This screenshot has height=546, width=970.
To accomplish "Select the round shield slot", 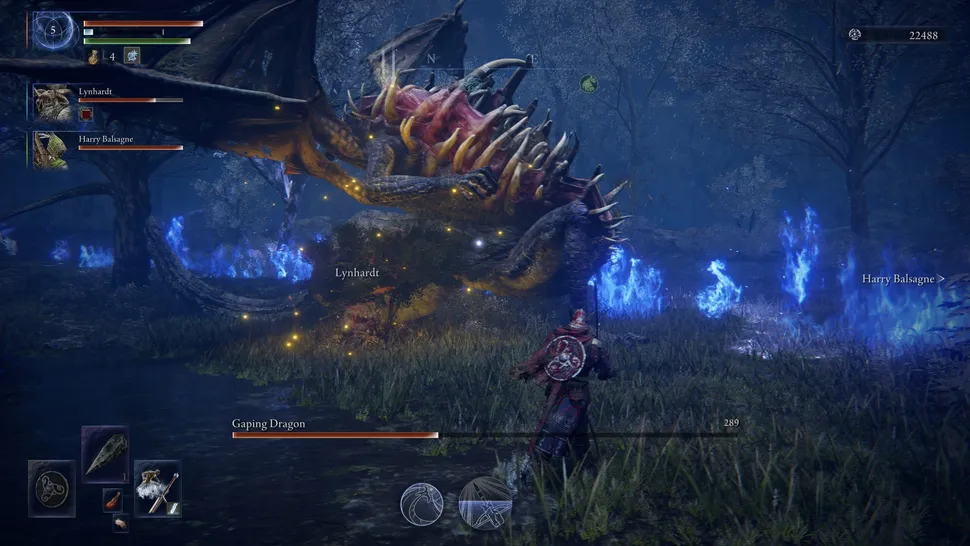I will click(52, 488).
